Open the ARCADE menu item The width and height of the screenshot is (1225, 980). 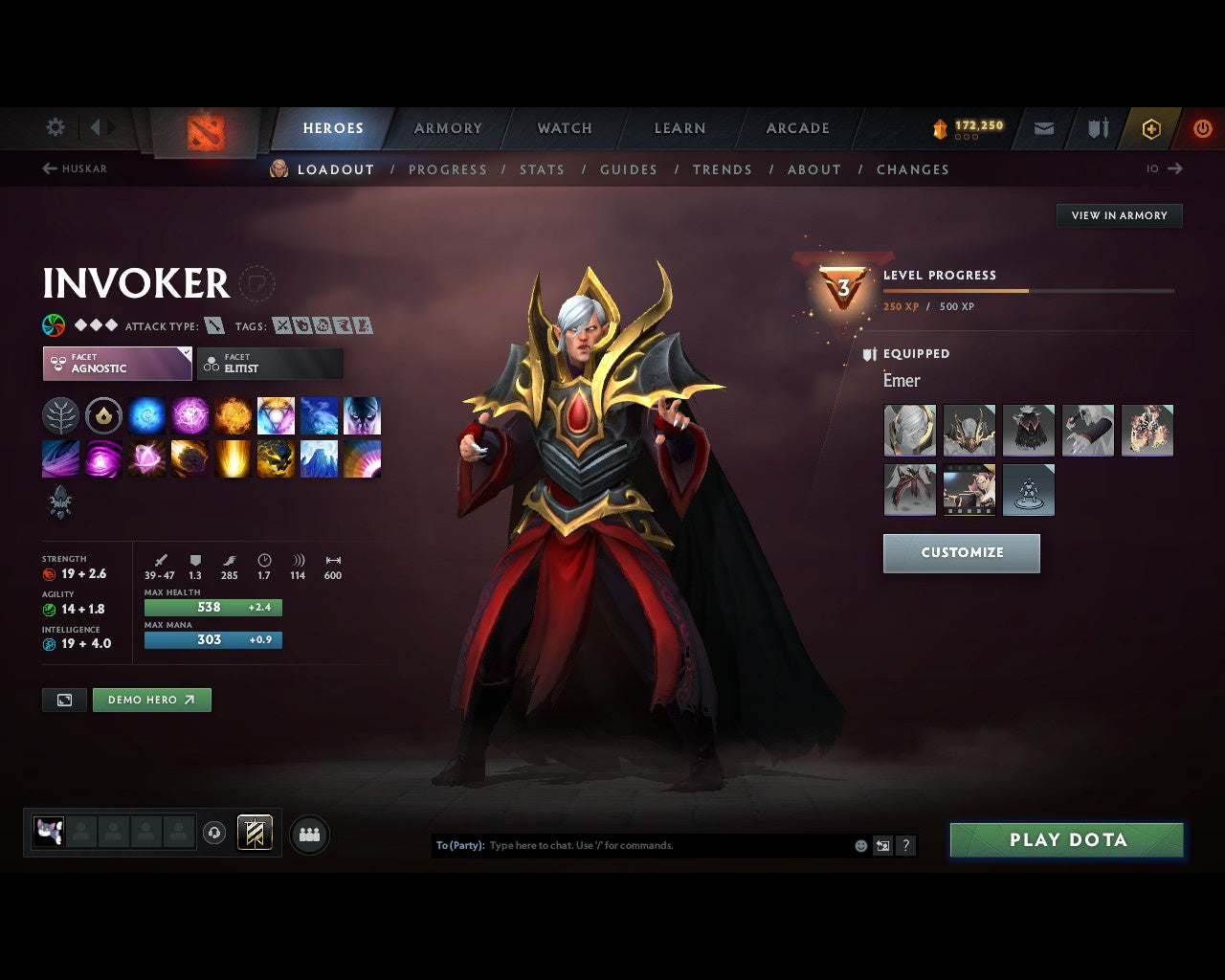797,128
